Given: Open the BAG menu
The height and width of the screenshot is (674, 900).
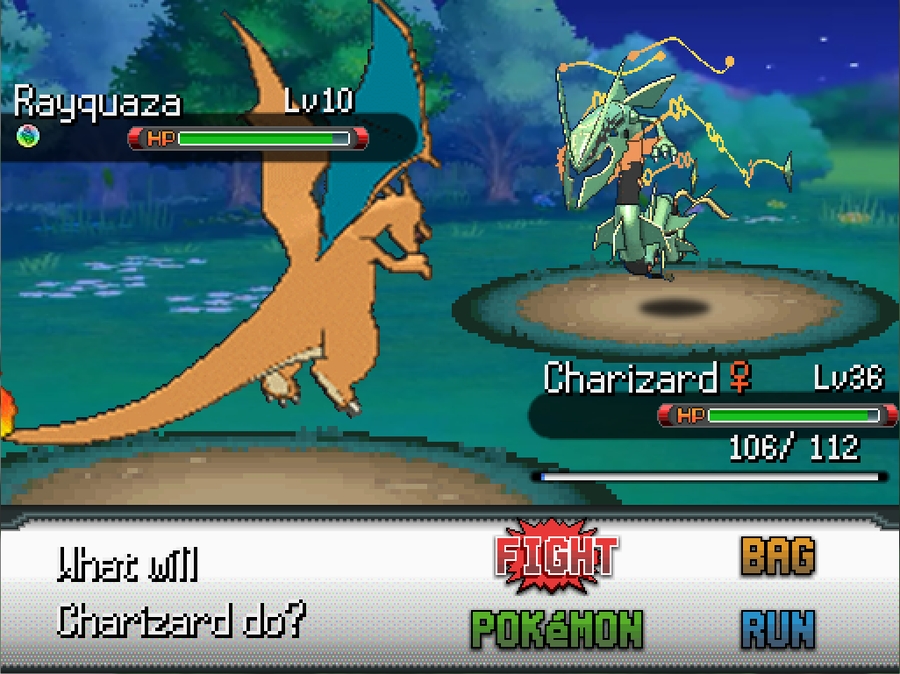Looking at the screenshot, I should click(777, 557).
